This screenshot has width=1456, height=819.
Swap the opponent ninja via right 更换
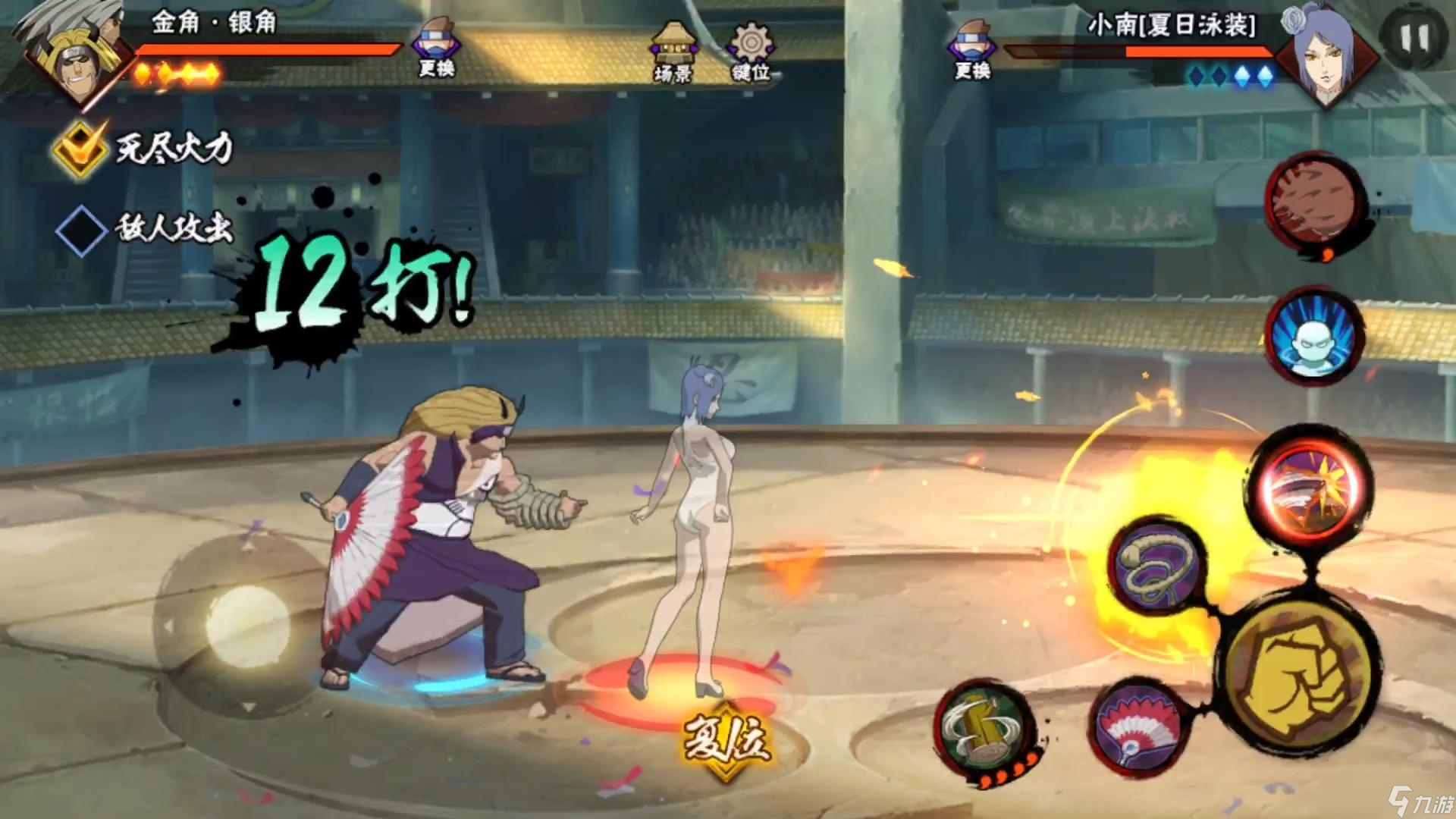[x=972, y=49]
